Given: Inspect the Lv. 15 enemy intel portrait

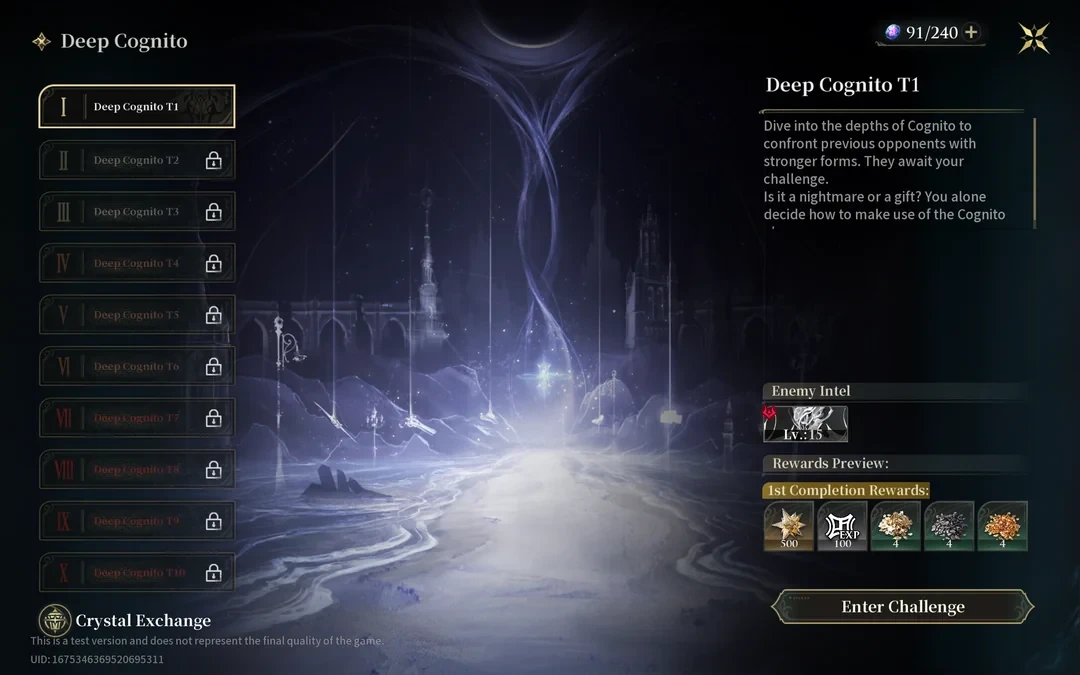Looking at the screenshot, I should [x=806, y=424].
